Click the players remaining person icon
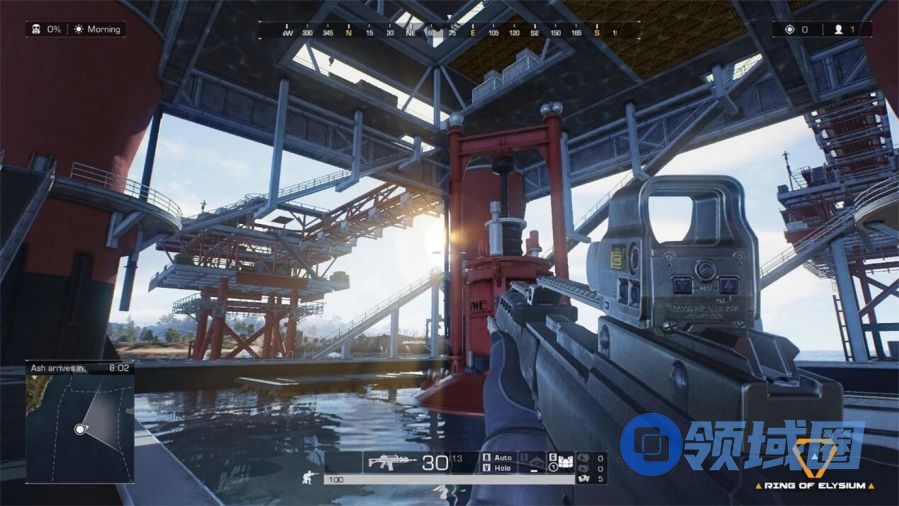Viewport: 899px width, 506px height. click(x=838, y=30)
